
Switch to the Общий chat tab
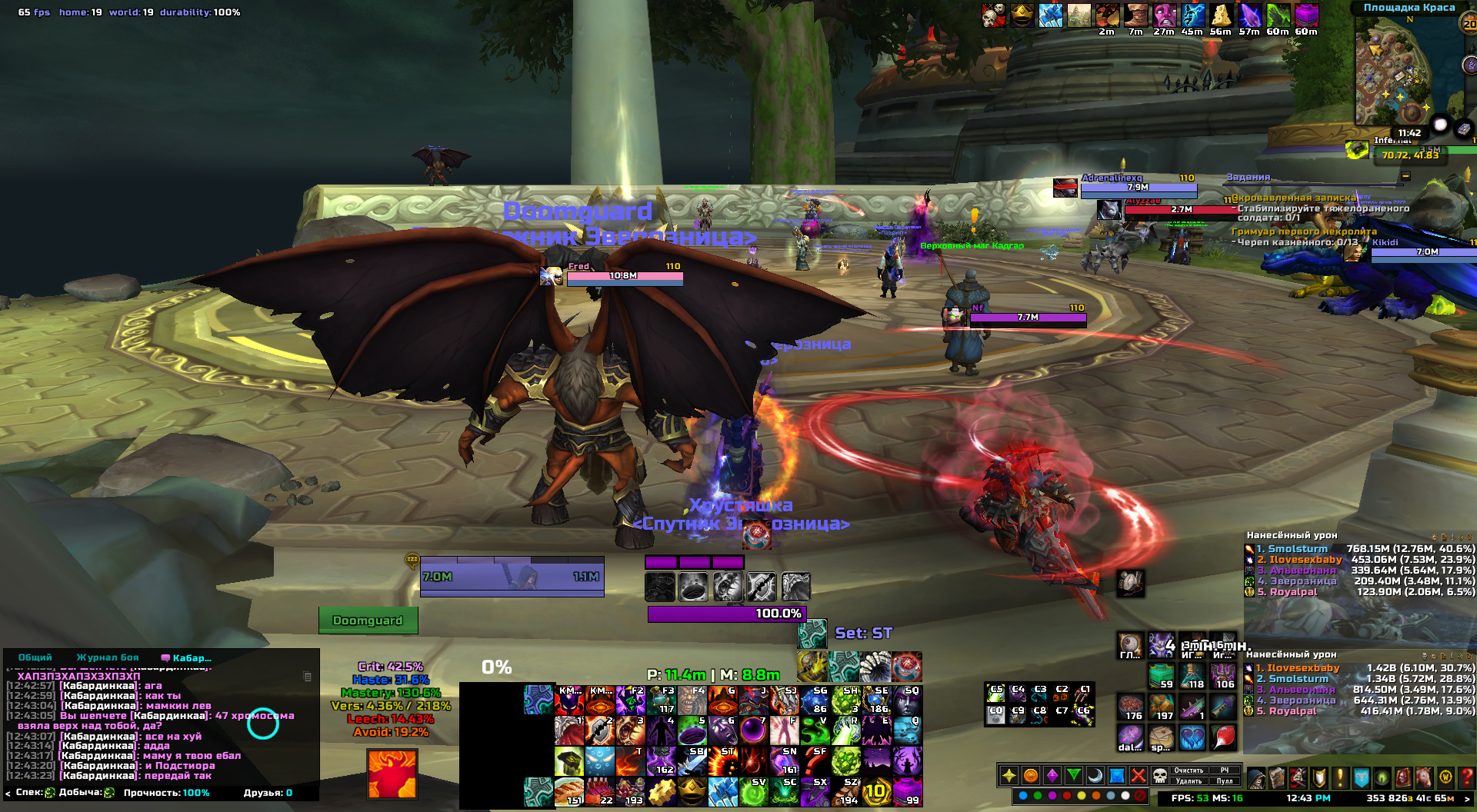[x=35, y=657]
